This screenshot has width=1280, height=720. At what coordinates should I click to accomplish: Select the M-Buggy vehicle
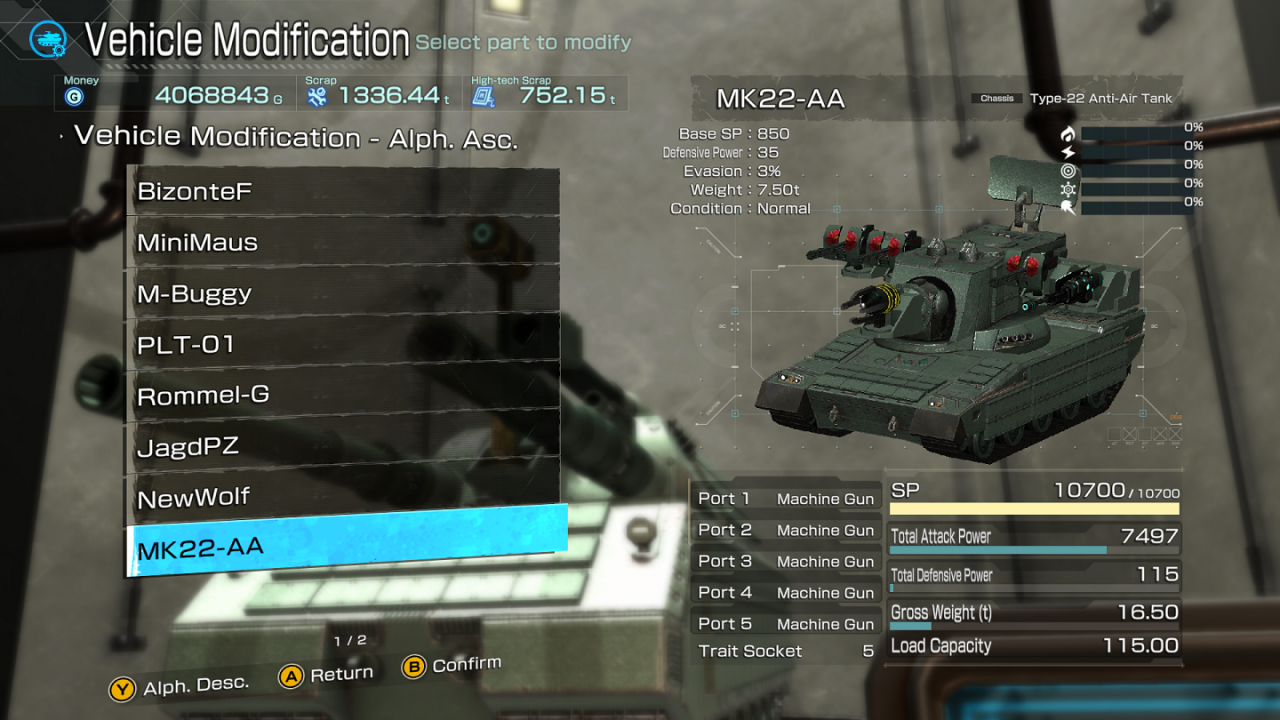pos(343,293)
